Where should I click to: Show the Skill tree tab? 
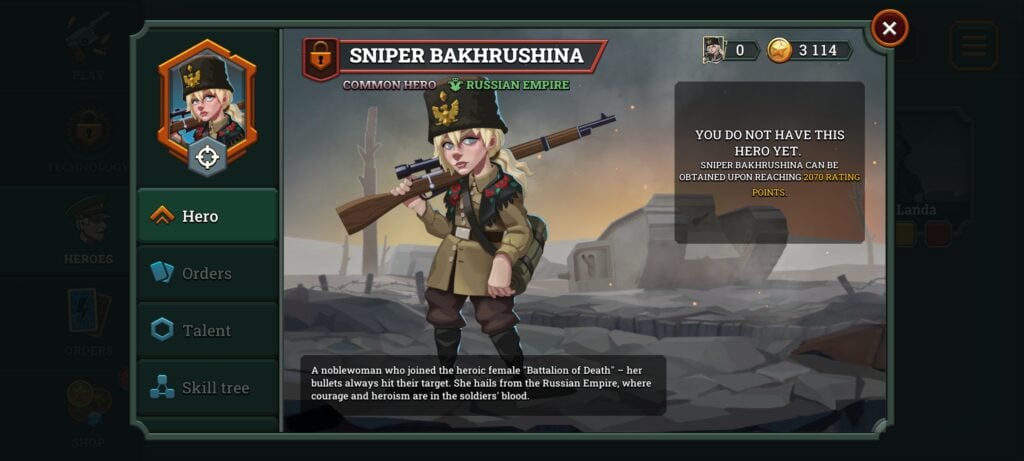pyautogui.click(x=207, y=387)
